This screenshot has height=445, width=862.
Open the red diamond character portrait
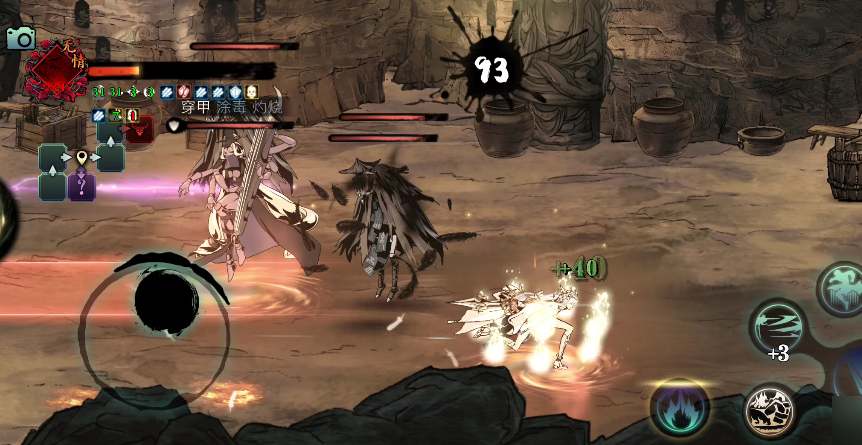coord(55,68)
